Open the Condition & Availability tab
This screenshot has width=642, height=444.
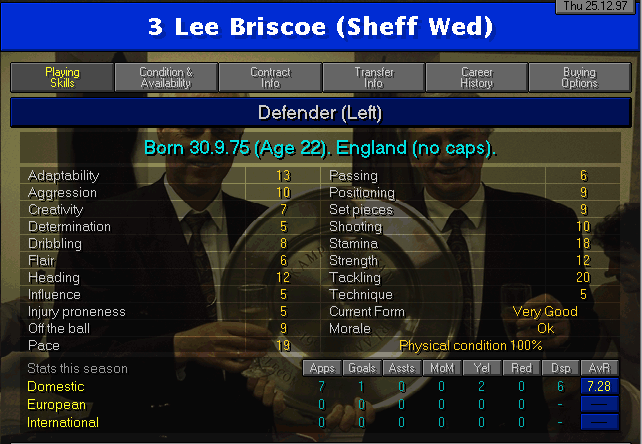coord(166,78)
